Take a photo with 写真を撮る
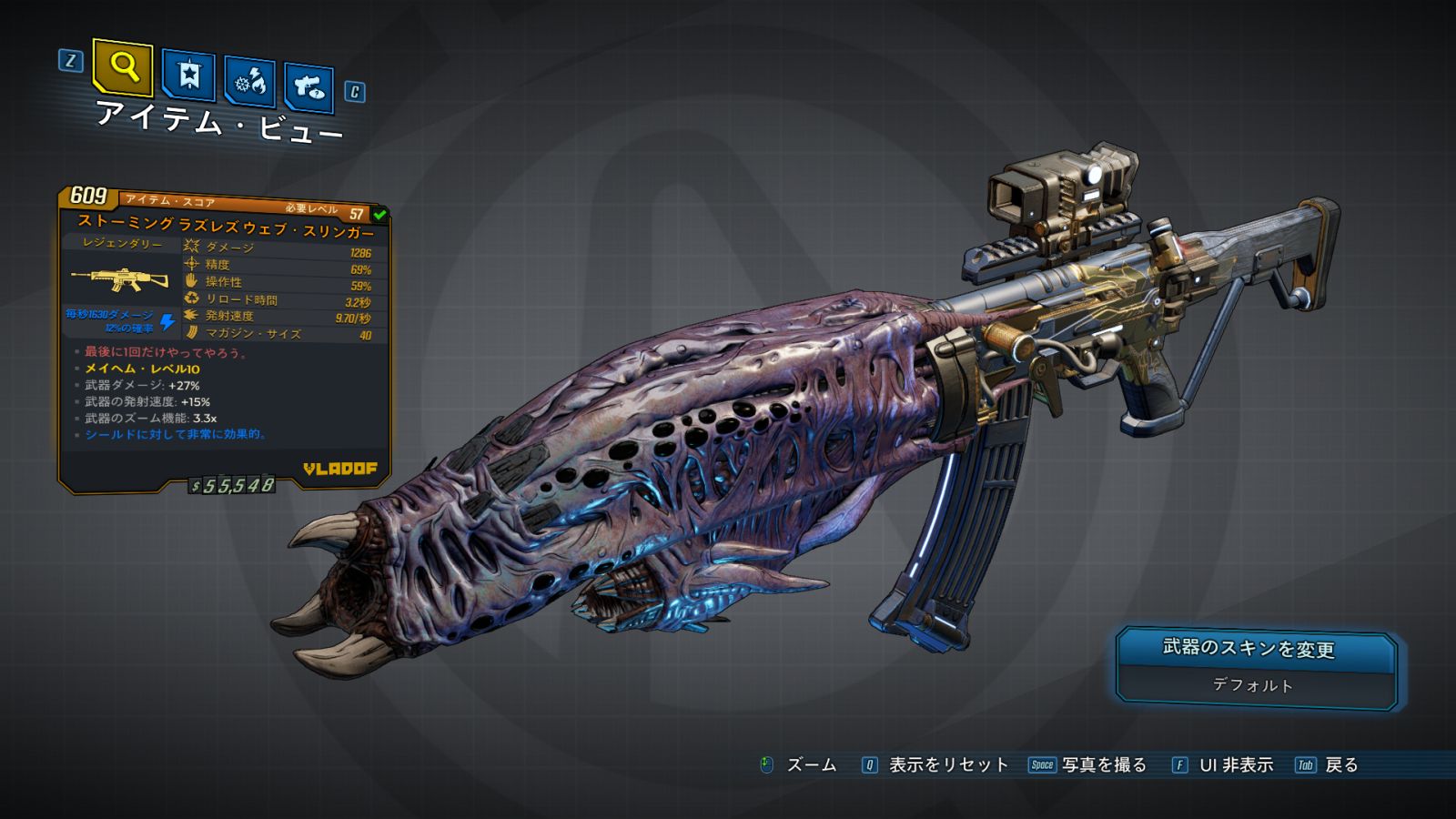This screenshot has height=819, width=1456. tap(1103, 765)
